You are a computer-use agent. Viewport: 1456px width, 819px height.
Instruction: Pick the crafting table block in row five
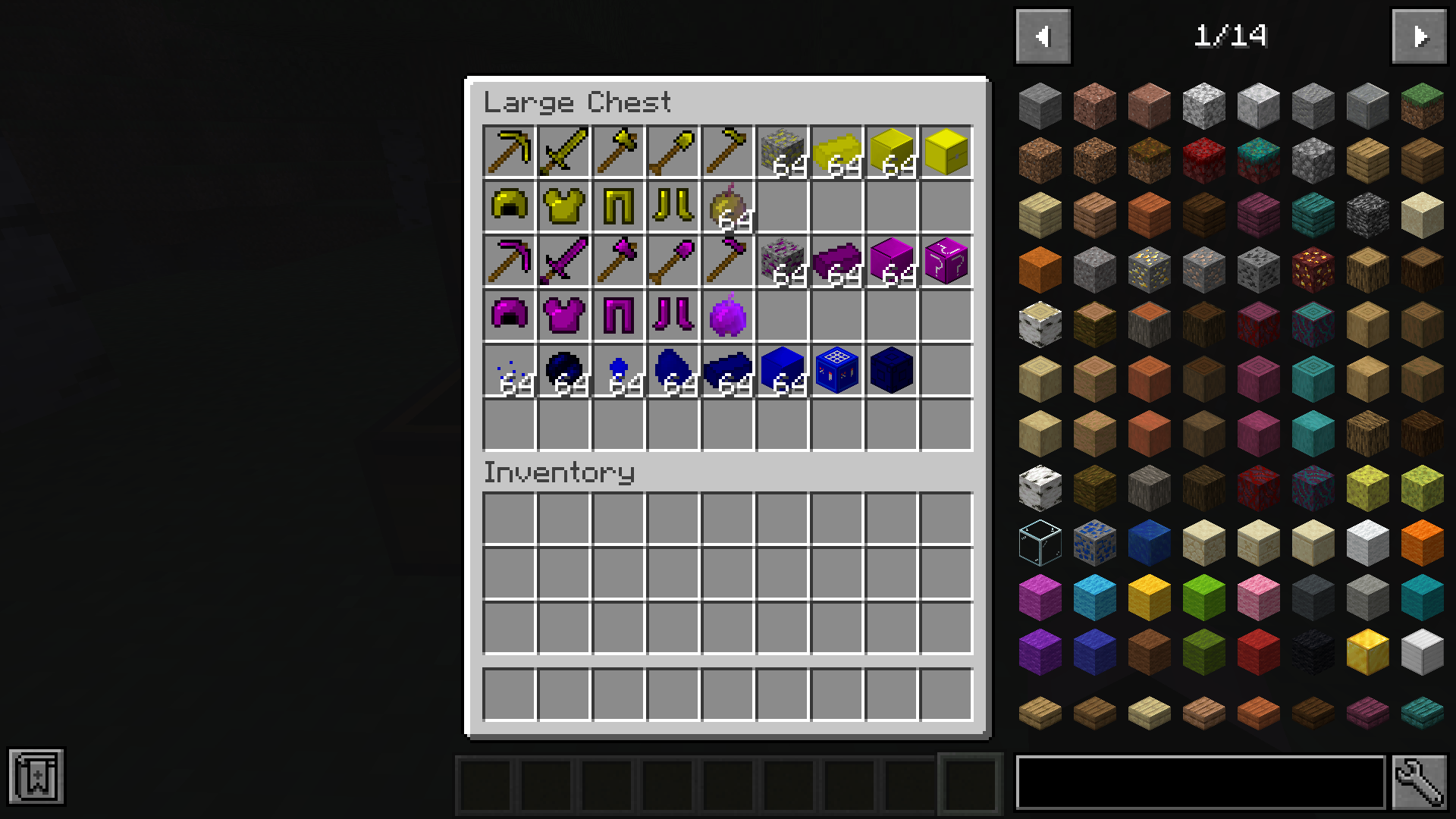pyautogui.click(x=836, y=372)
